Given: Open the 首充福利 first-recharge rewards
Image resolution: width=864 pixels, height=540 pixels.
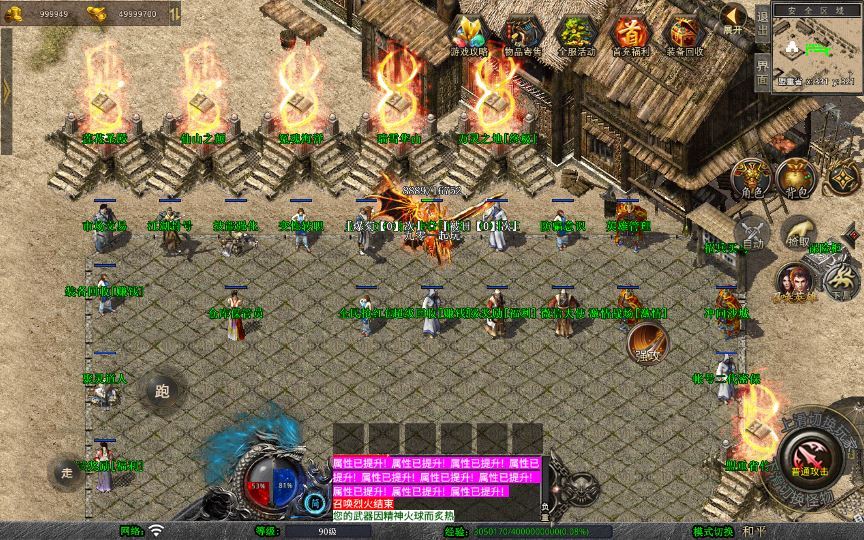Looking at the screenshot, I should pos(629,35).
